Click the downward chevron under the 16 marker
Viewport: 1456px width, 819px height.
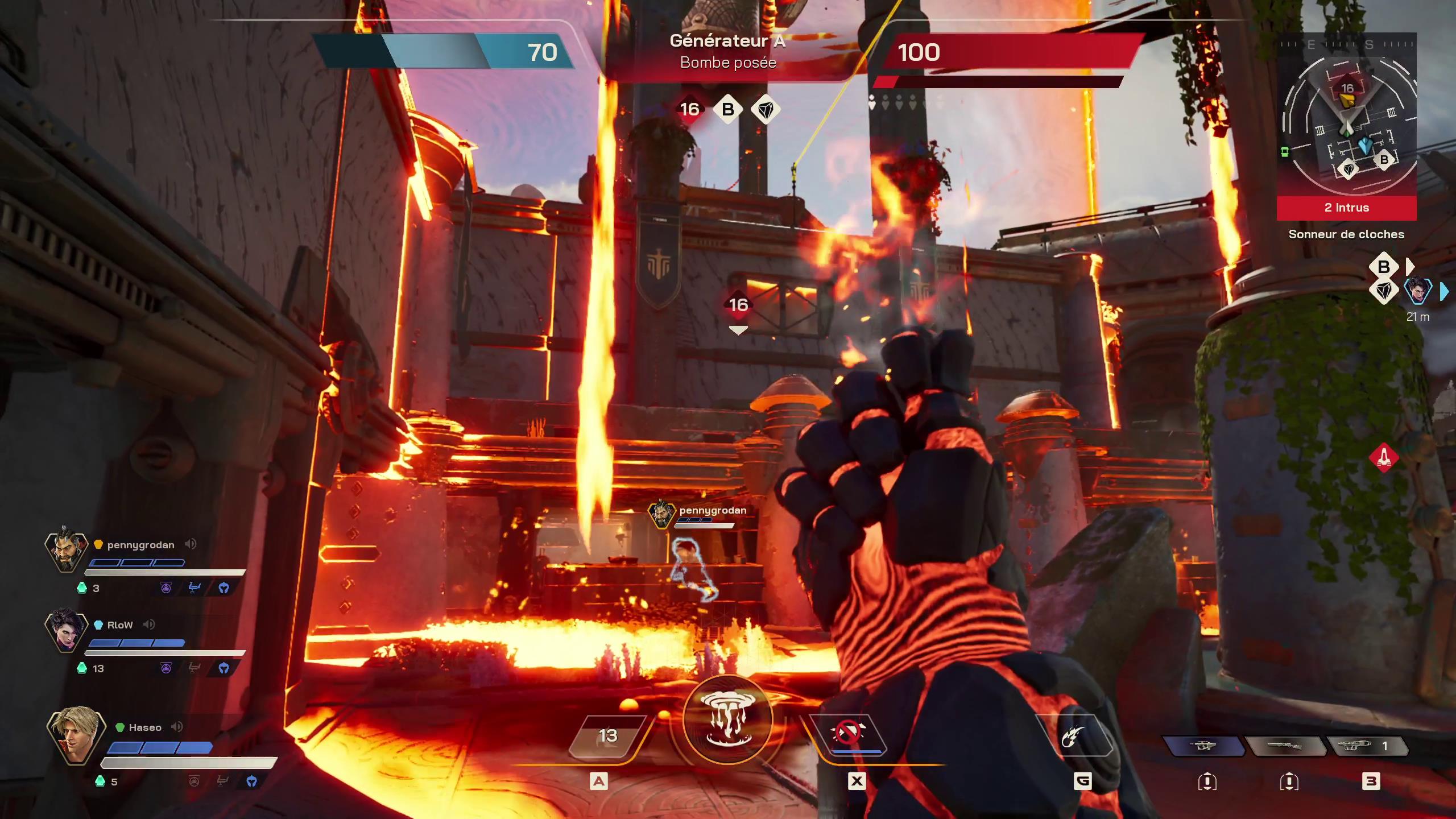tap(739, 329)
